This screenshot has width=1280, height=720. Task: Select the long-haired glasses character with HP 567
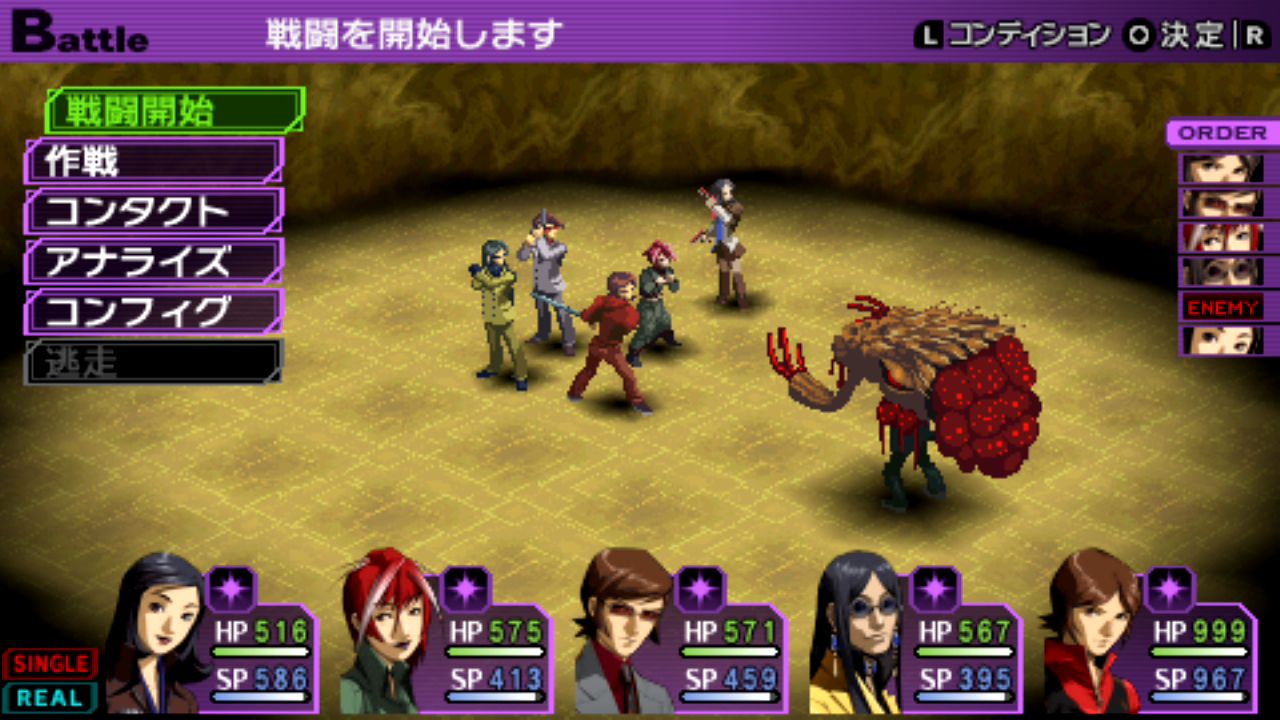coord(855,635)
